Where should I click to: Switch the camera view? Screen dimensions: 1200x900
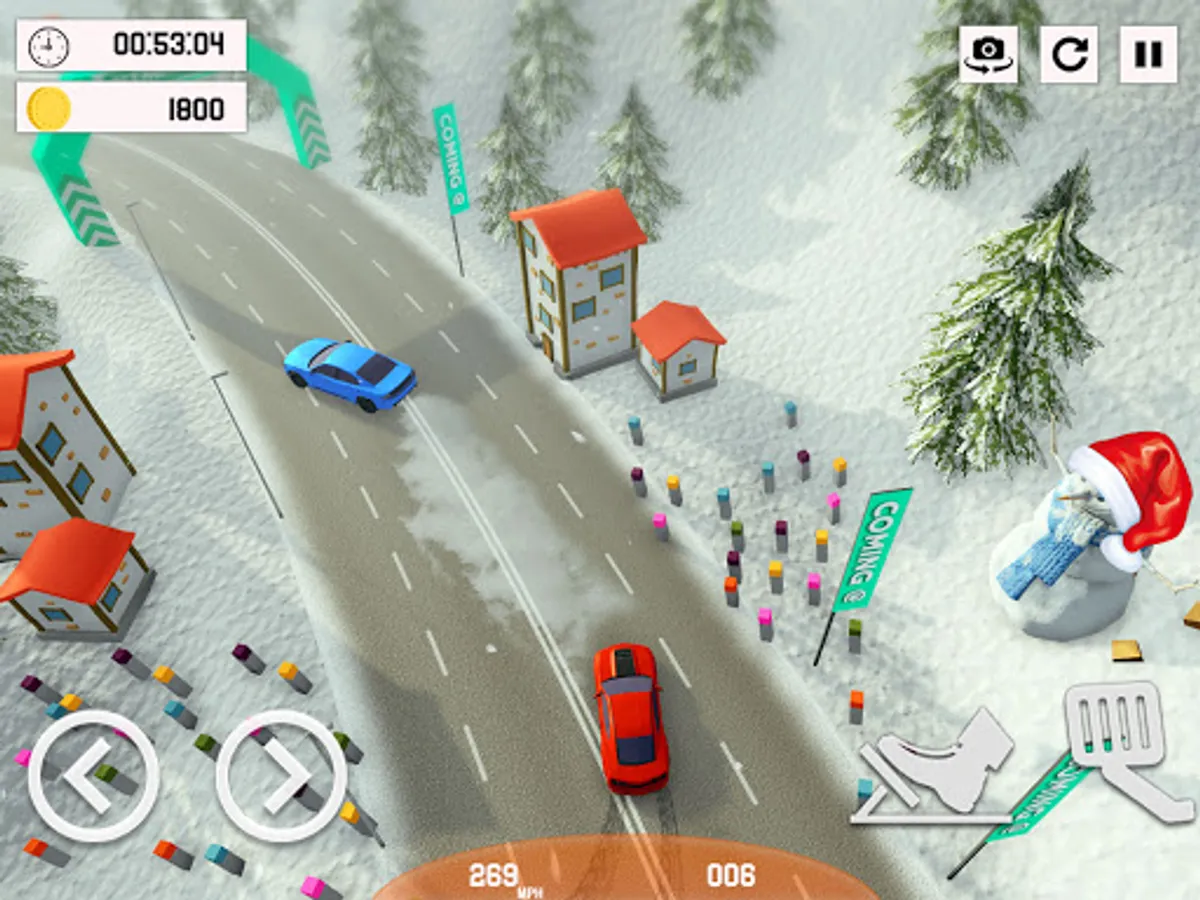987,54
